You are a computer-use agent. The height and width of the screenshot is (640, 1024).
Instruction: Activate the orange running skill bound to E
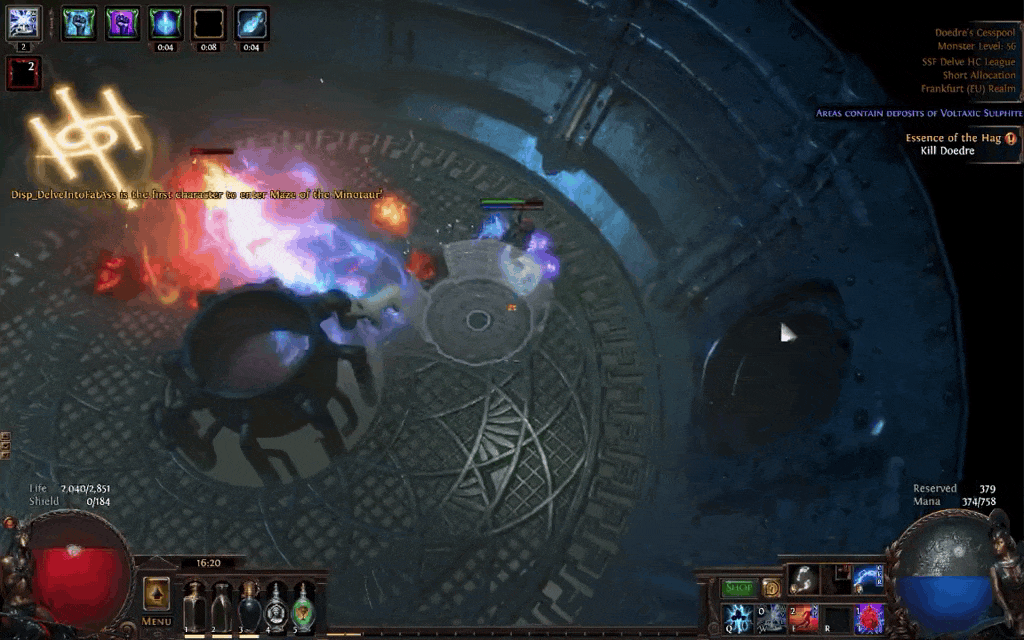click(x=804, y=618)
